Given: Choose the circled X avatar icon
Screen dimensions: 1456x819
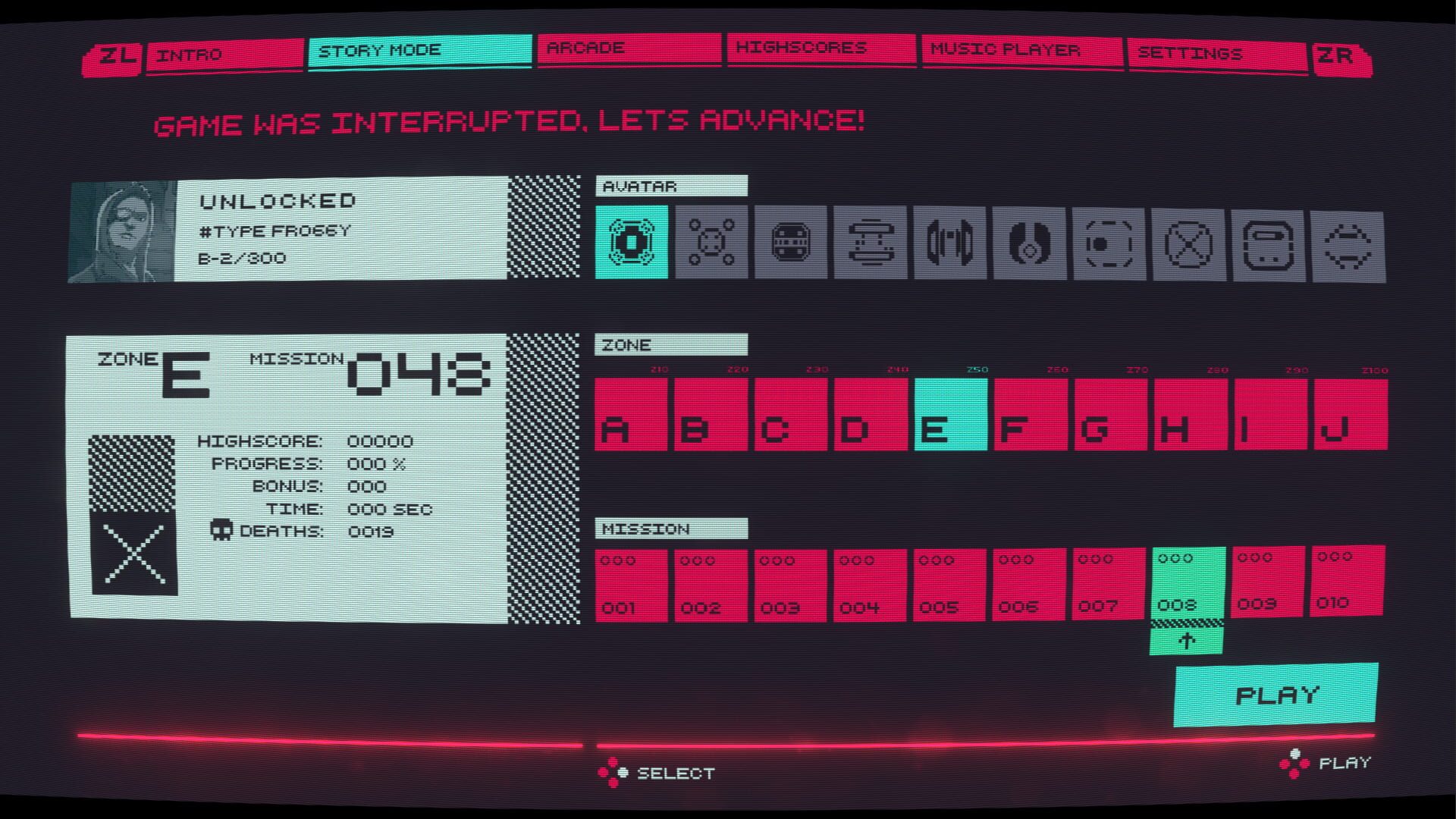Looking at the screenshot, I should tap(1188, 245).
